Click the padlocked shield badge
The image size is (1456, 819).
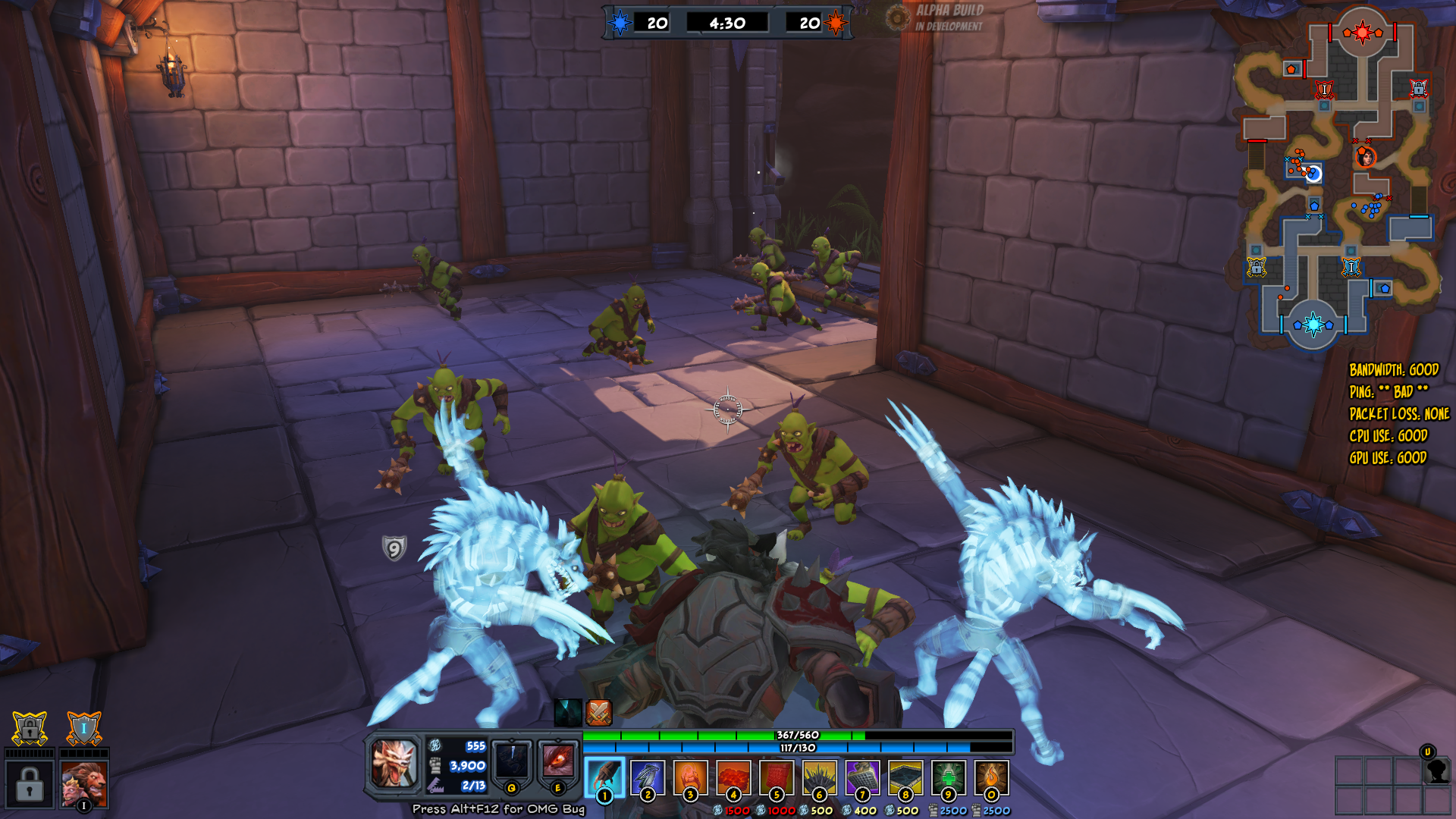click(30, 729)
